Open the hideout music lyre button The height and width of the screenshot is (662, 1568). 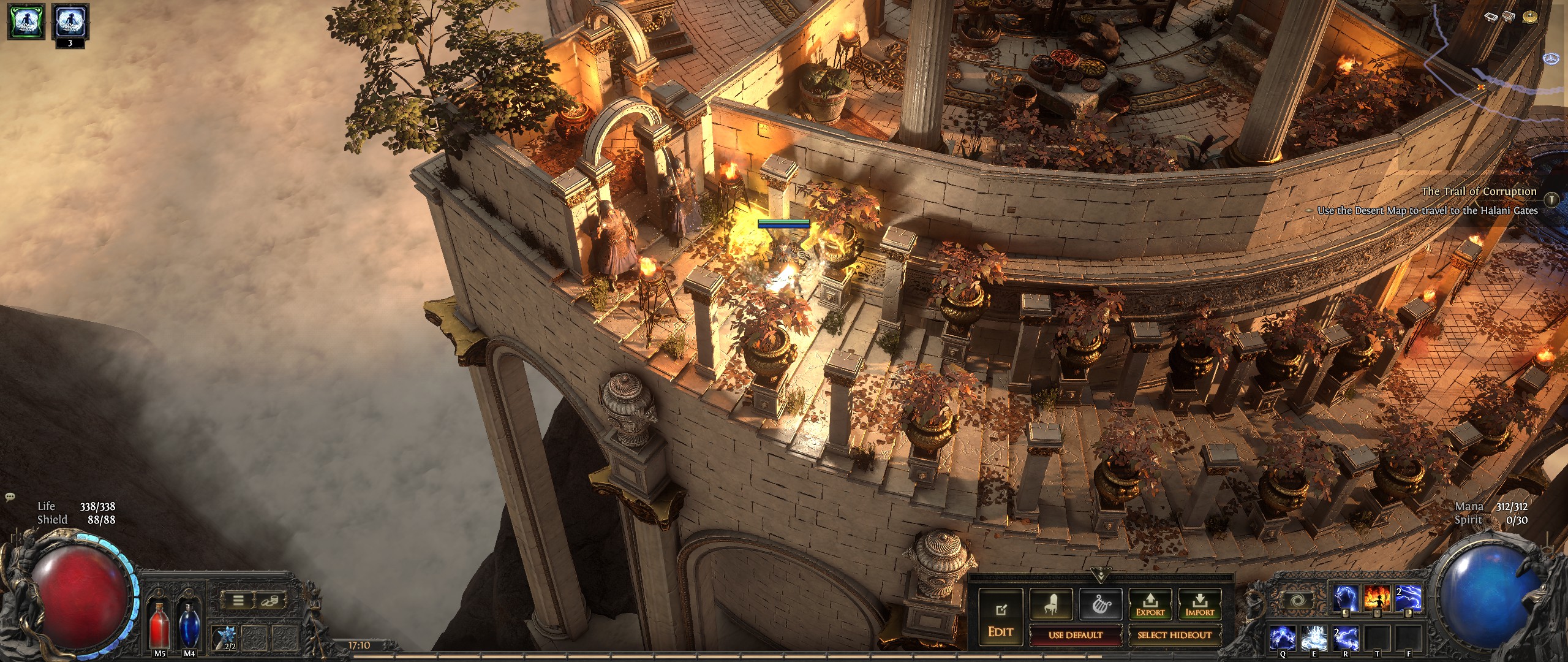[1100, 604]
